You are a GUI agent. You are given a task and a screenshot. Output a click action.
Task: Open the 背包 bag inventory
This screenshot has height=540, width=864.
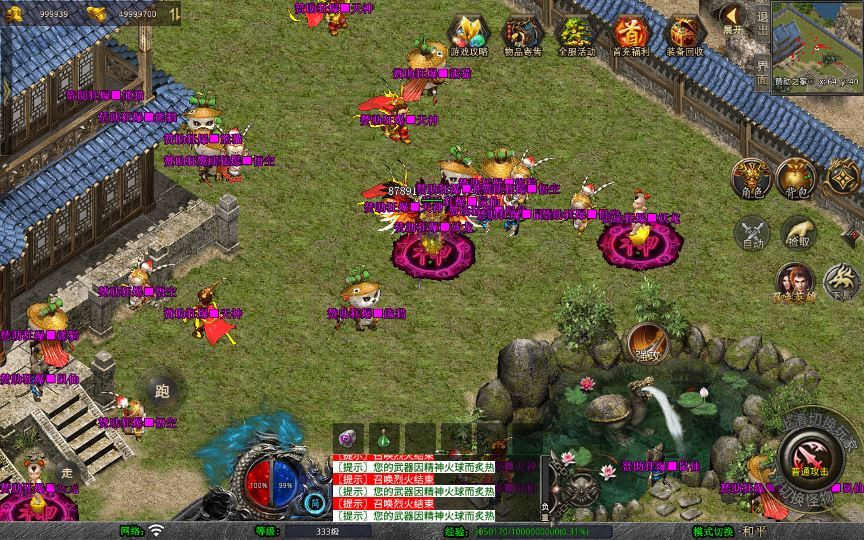[x=796, y=178]
